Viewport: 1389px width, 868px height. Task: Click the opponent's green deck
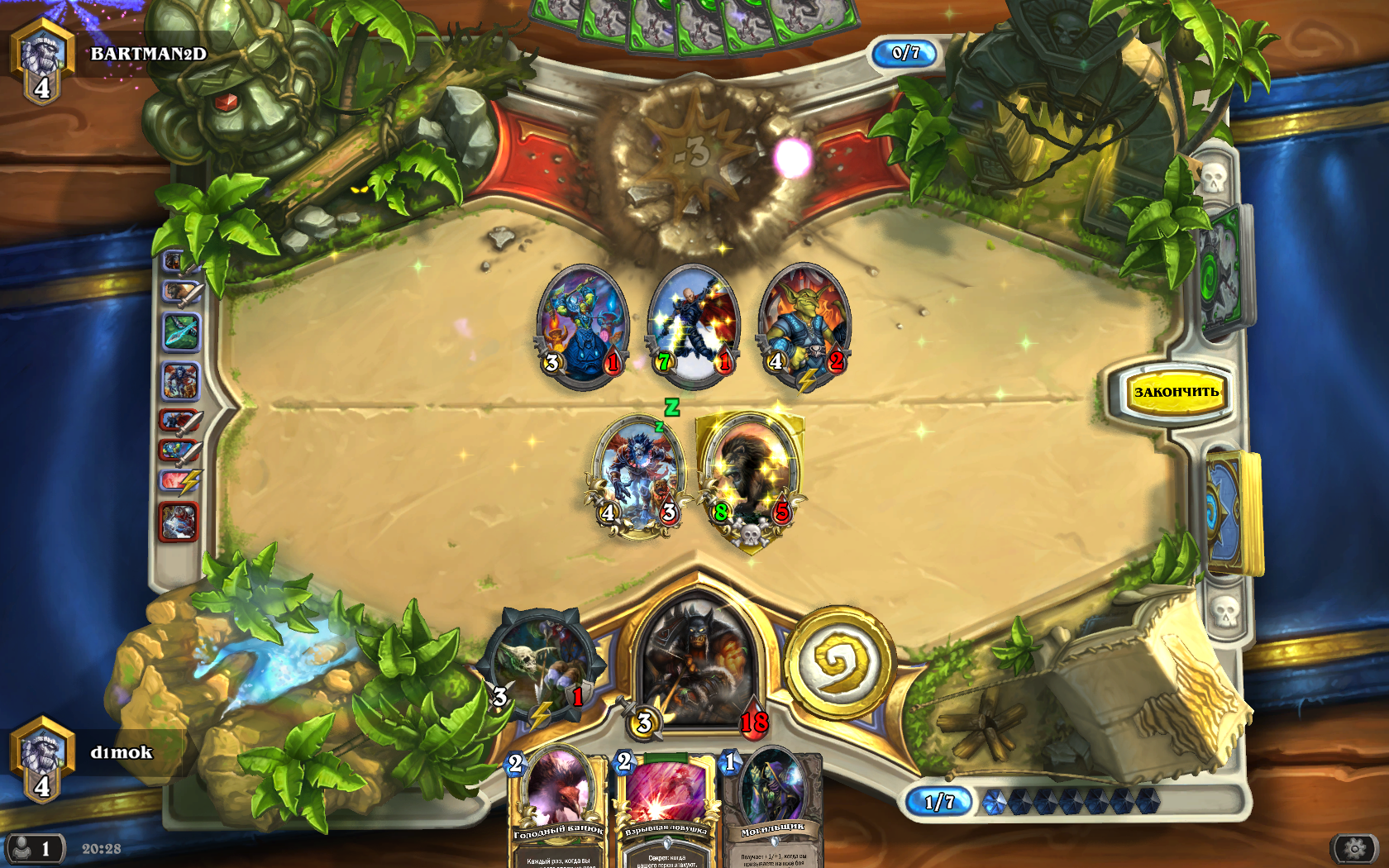point(1222,273)
